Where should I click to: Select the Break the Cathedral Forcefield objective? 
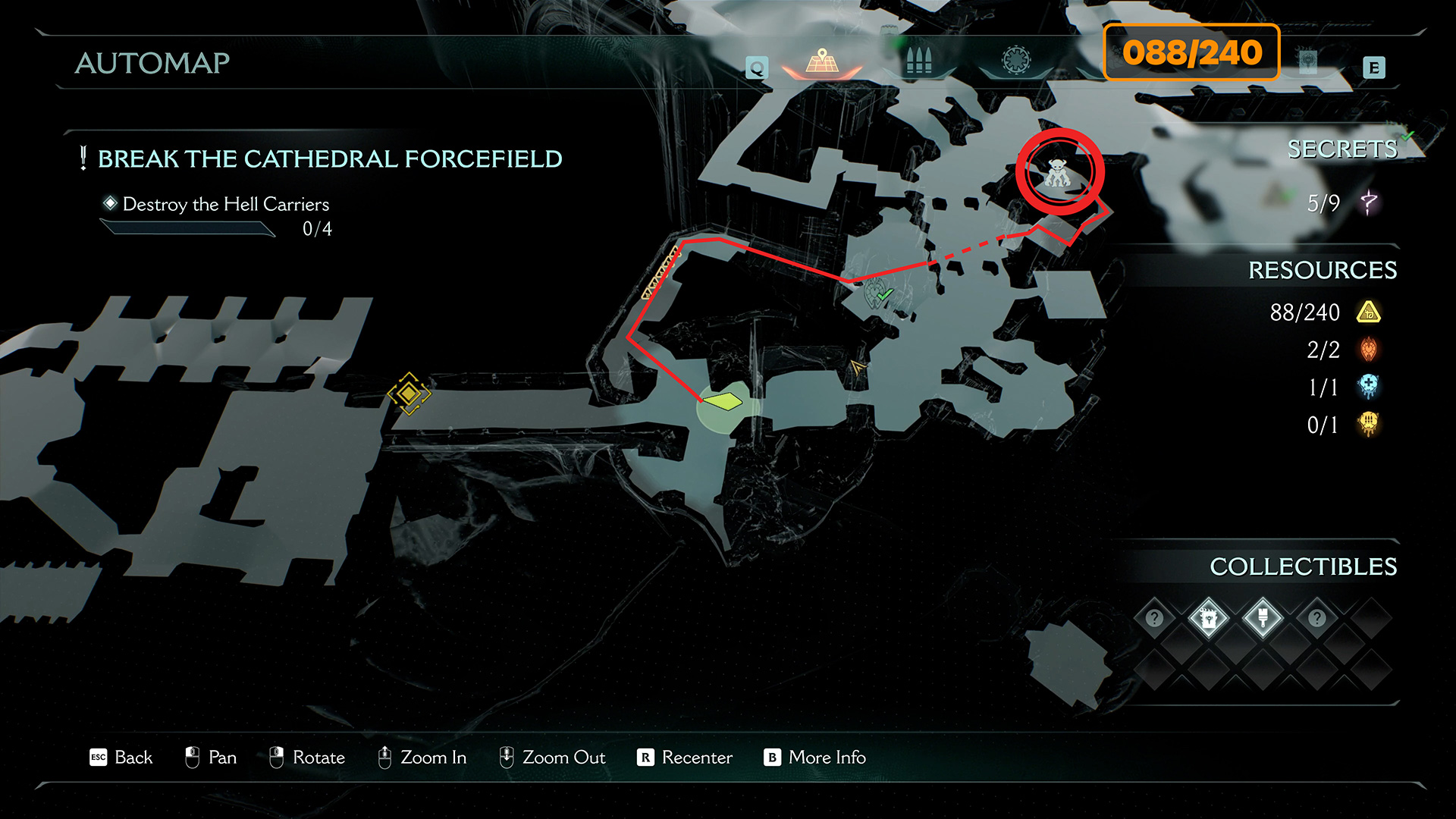329,159
